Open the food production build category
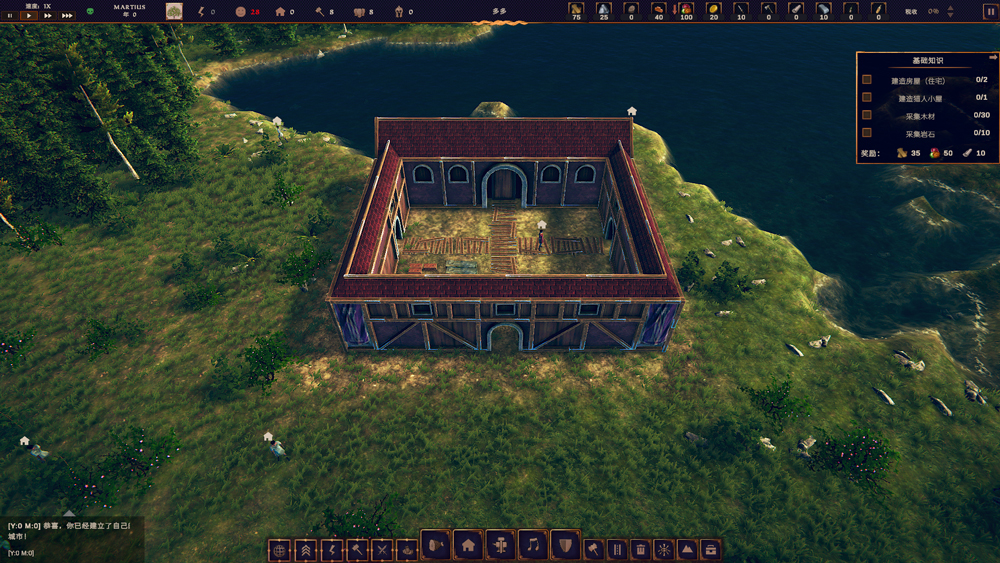 pos(436,545)
